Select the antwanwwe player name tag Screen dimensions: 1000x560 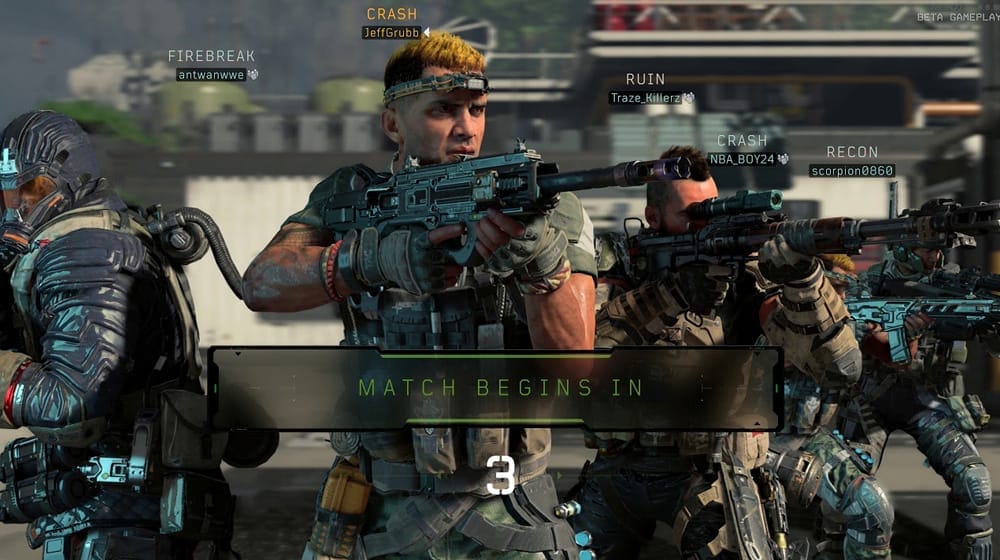pos(211,74)
